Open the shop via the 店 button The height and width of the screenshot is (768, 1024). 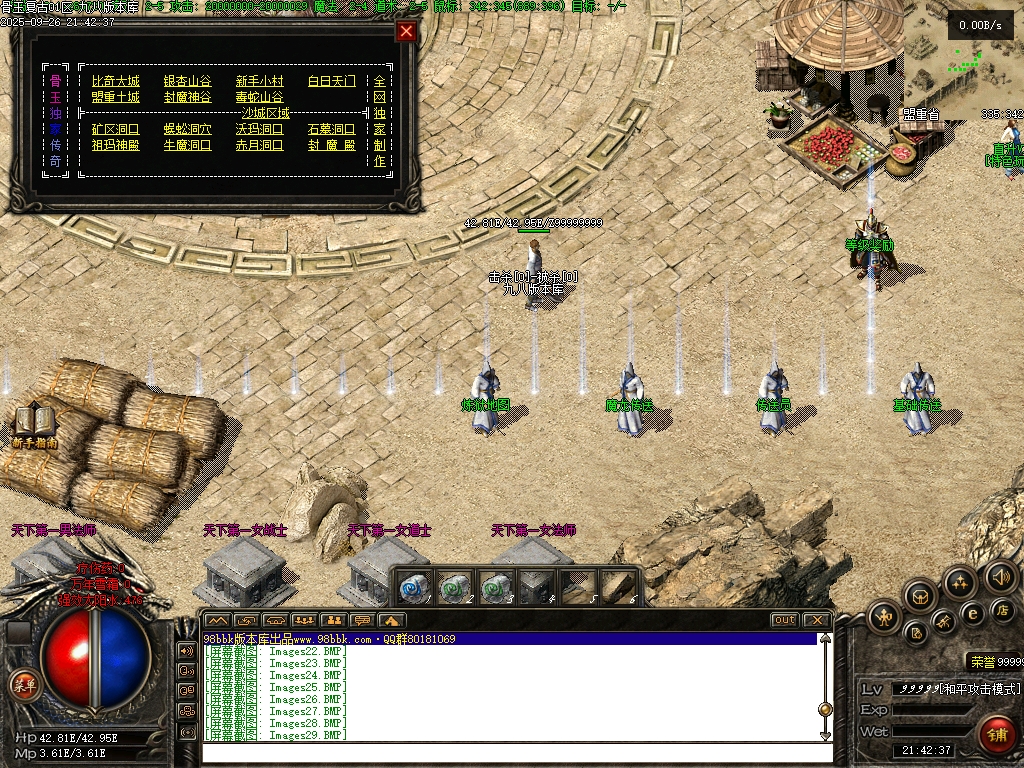click(1001, 610)
